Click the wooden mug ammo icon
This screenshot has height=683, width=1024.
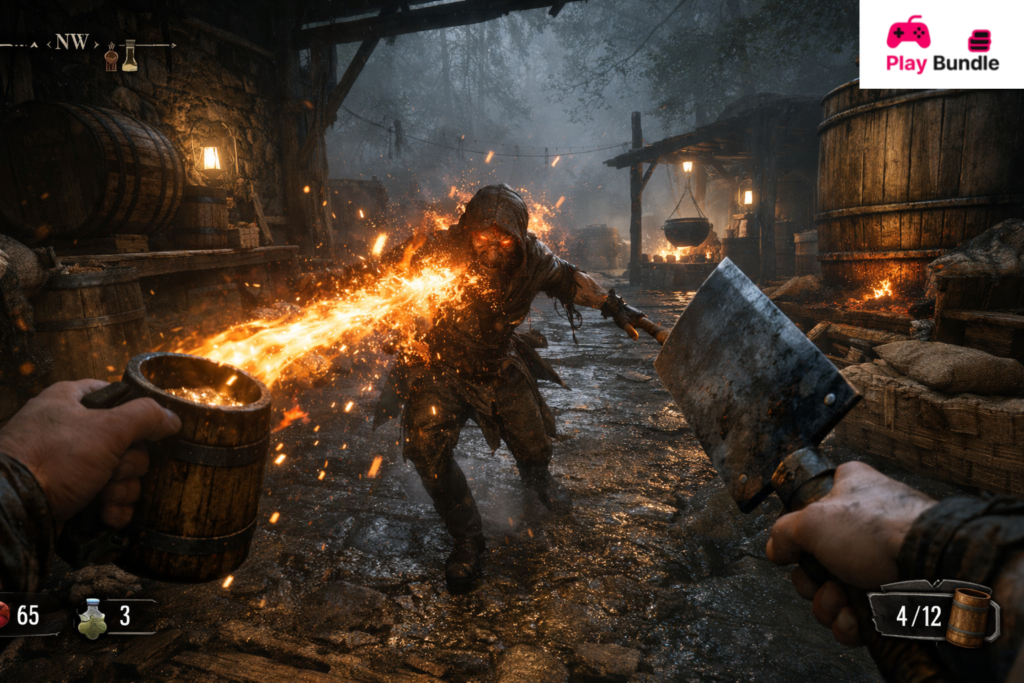click(x=966, y=617)
